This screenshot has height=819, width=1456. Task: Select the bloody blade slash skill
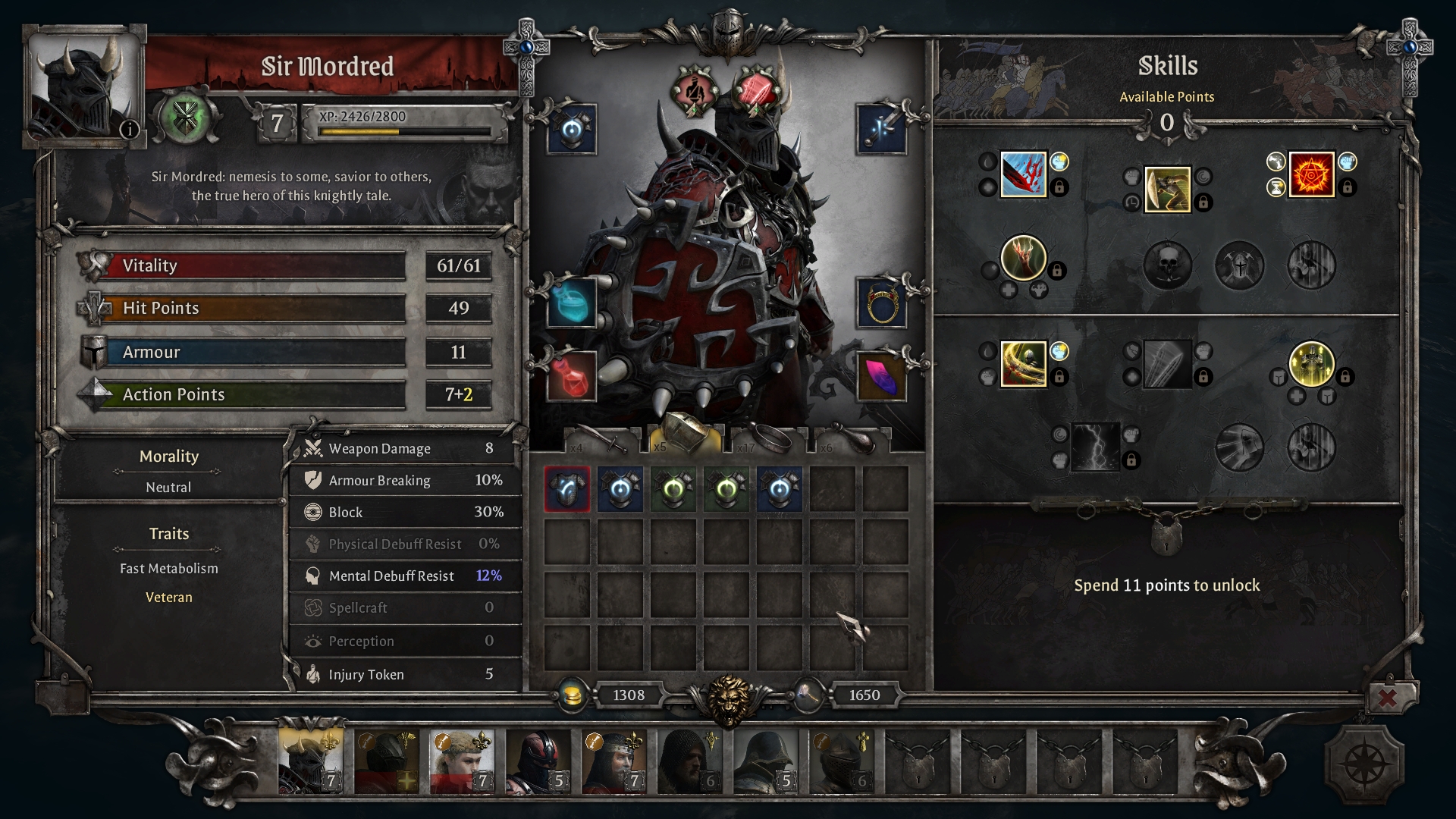pos(1023,174)
